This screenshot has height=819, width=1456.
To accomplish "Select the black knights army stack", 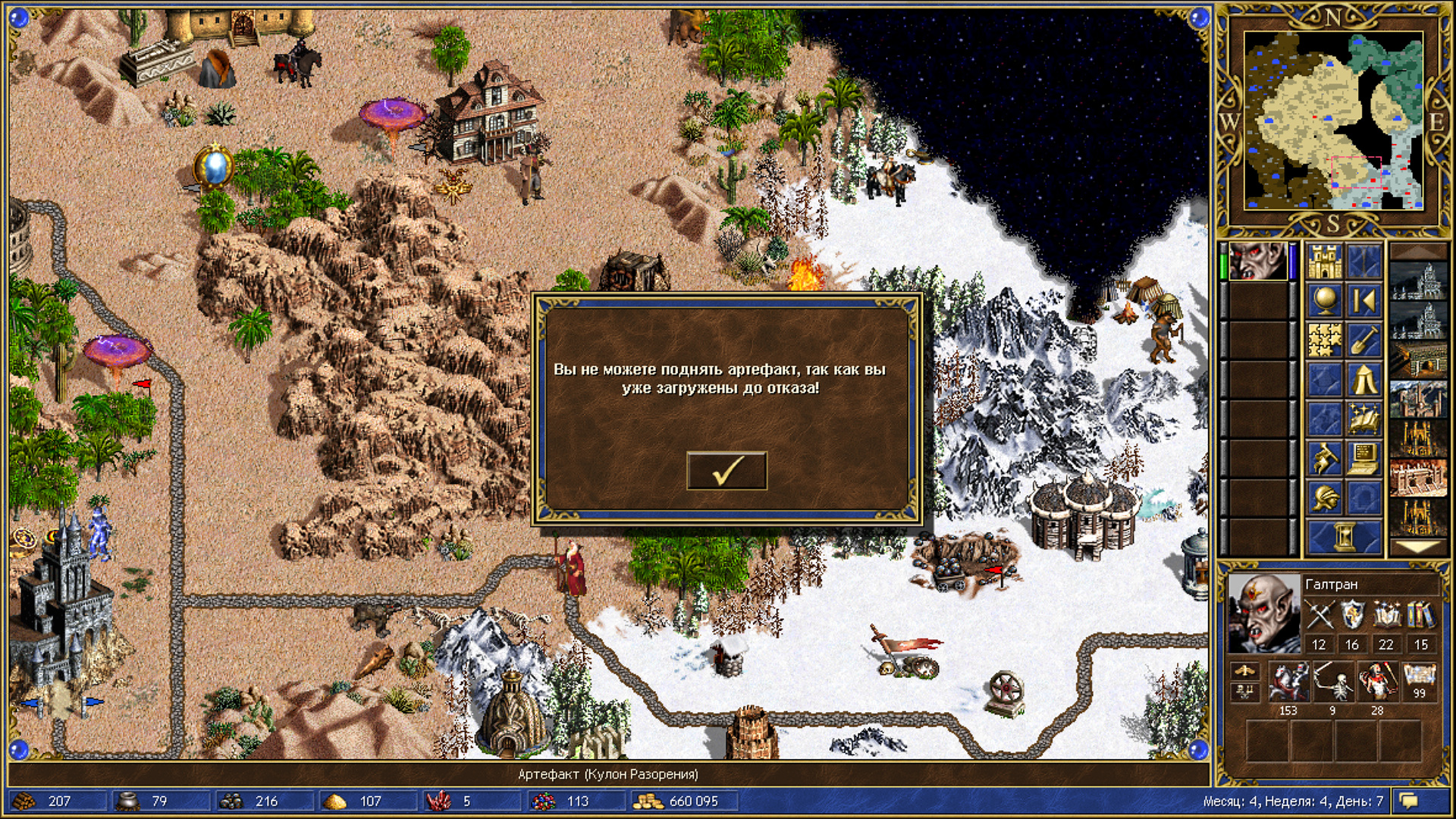I will point(1288,681).
